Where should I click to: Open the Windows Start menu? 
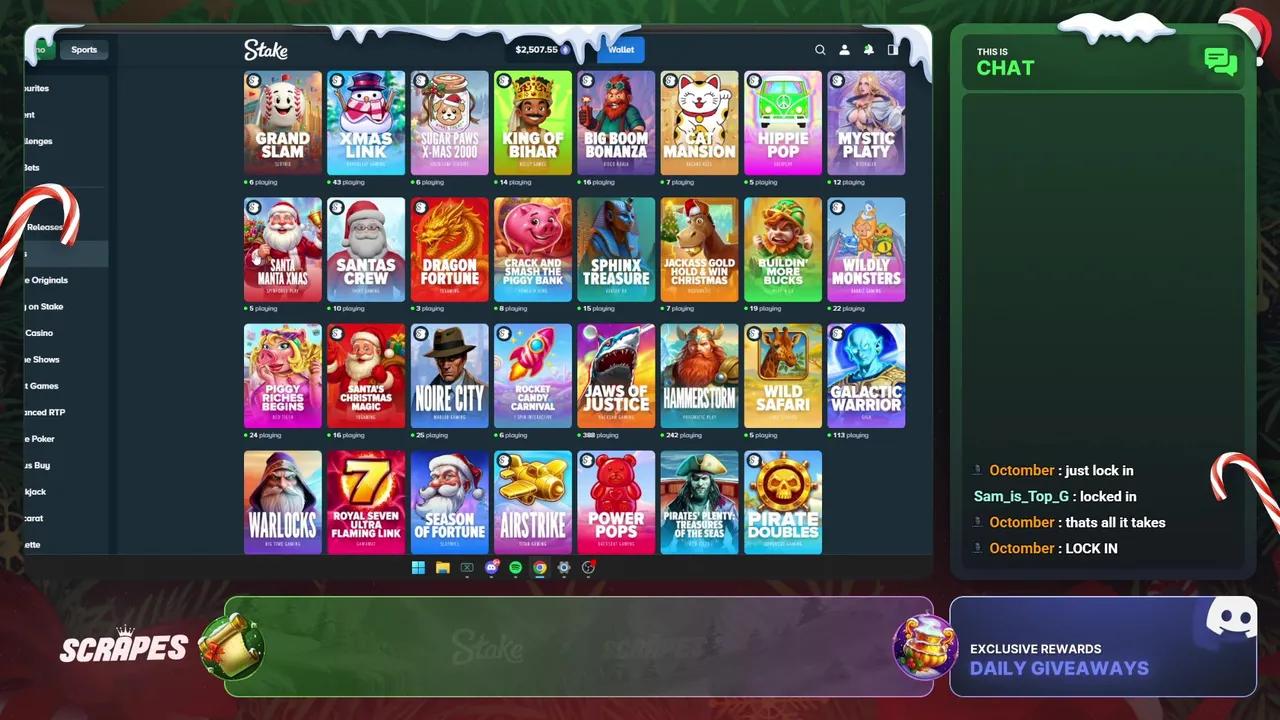point(418,568)
